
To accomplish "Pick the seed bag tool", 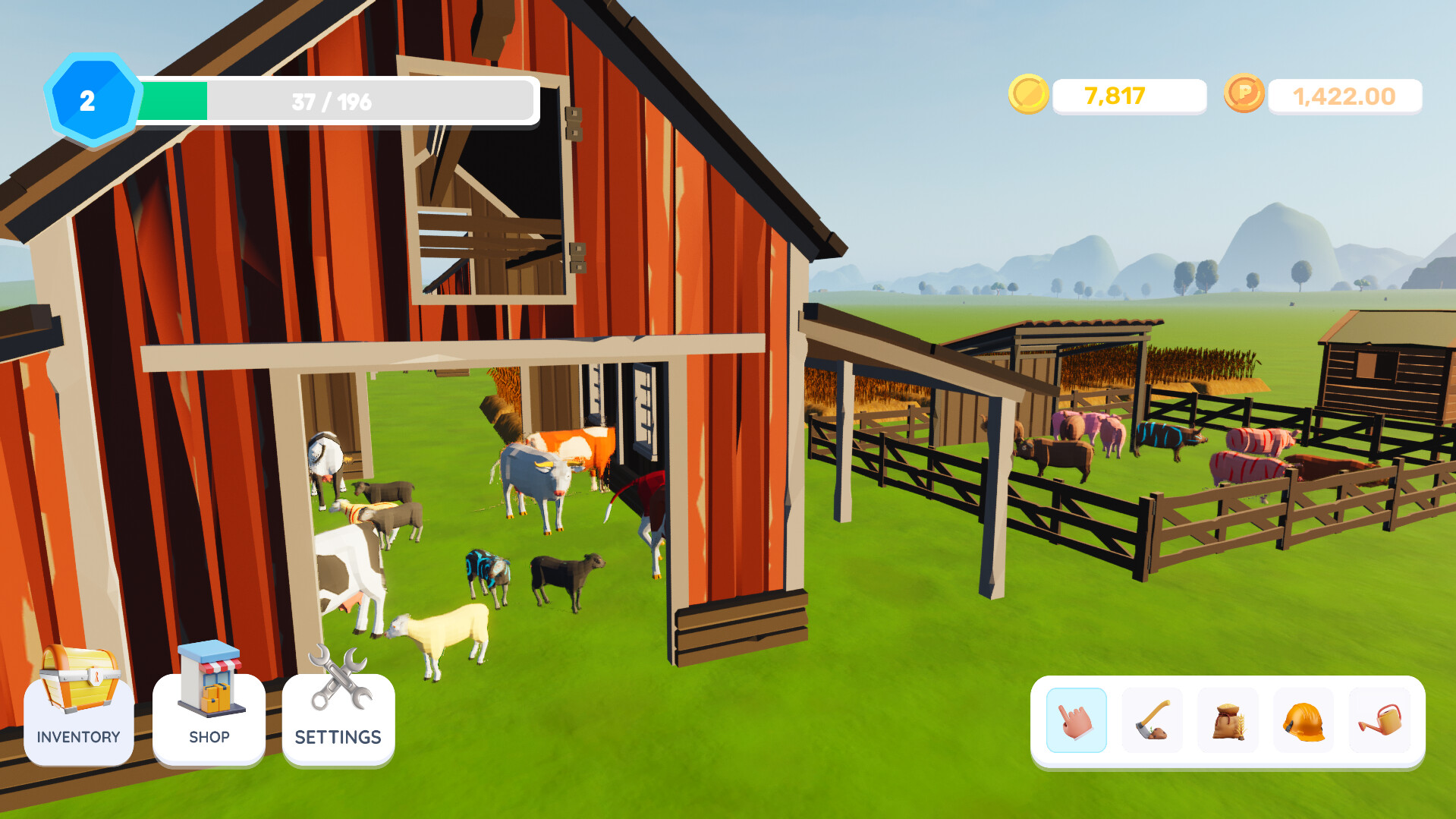I will 1228,720.
